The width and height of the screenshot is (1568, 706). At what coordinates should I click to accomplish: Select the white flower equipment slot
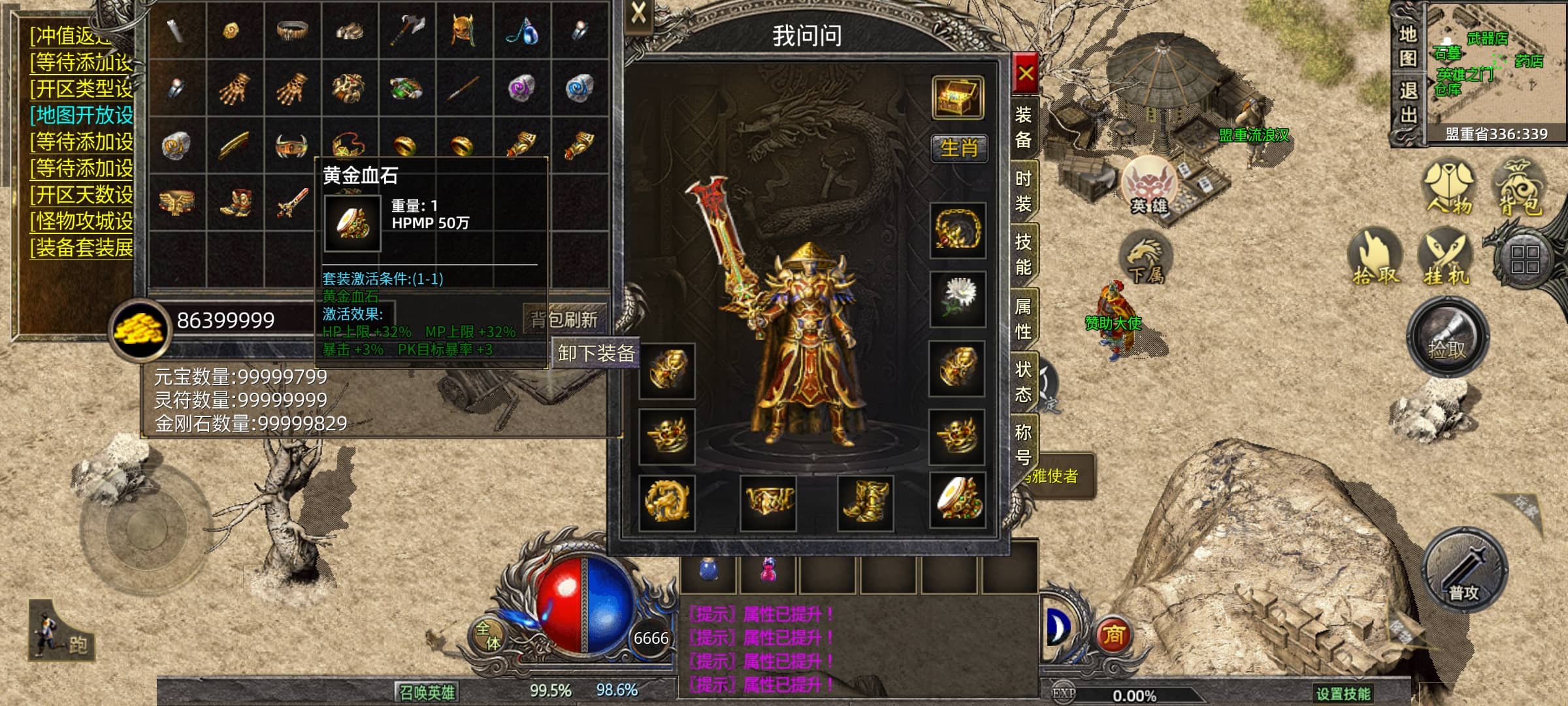click(958, 299)
